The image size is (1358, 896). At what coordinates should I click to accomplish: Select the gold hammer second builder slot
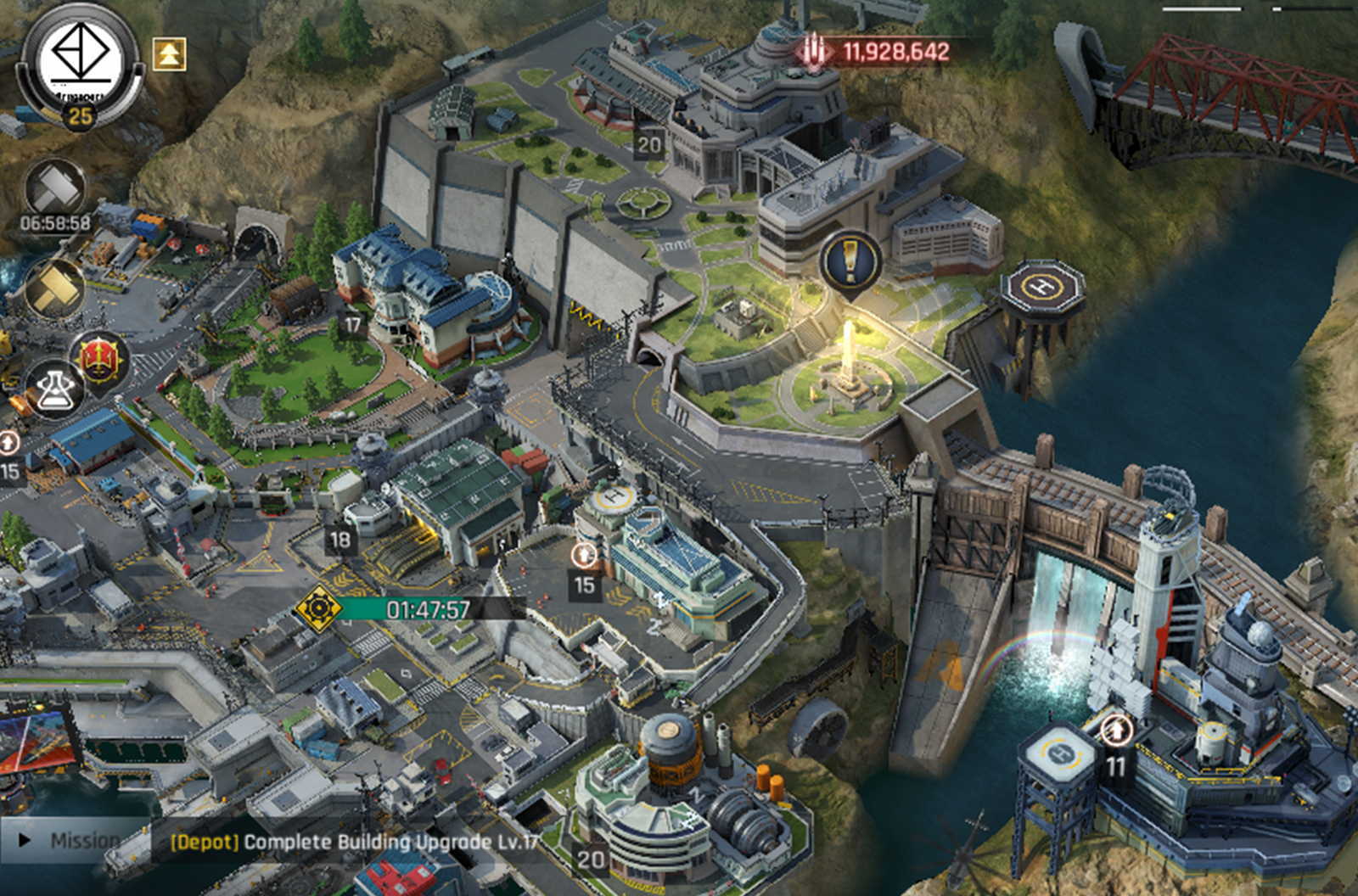[55, 288]
